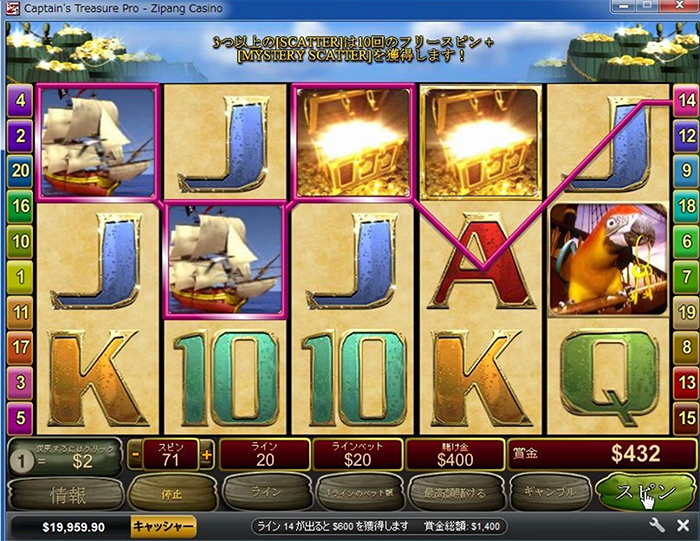The height and width of the screenshot is (541, 700).
Task: Select payline 15 marker on the right
Action: (x=685, y=416)
